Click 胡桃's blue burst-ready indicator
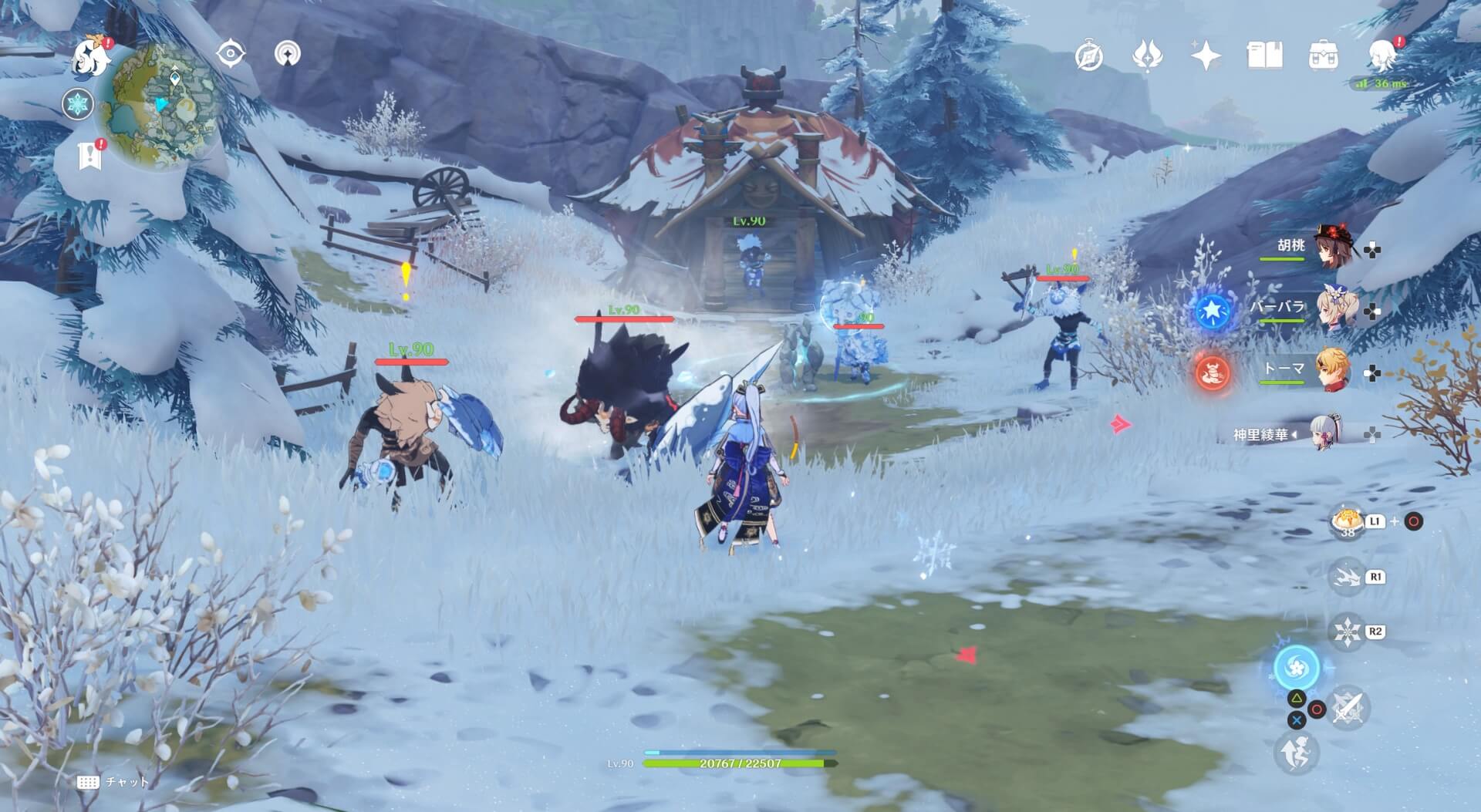This screenshot has height=812, width=1481. [1212, 314]
